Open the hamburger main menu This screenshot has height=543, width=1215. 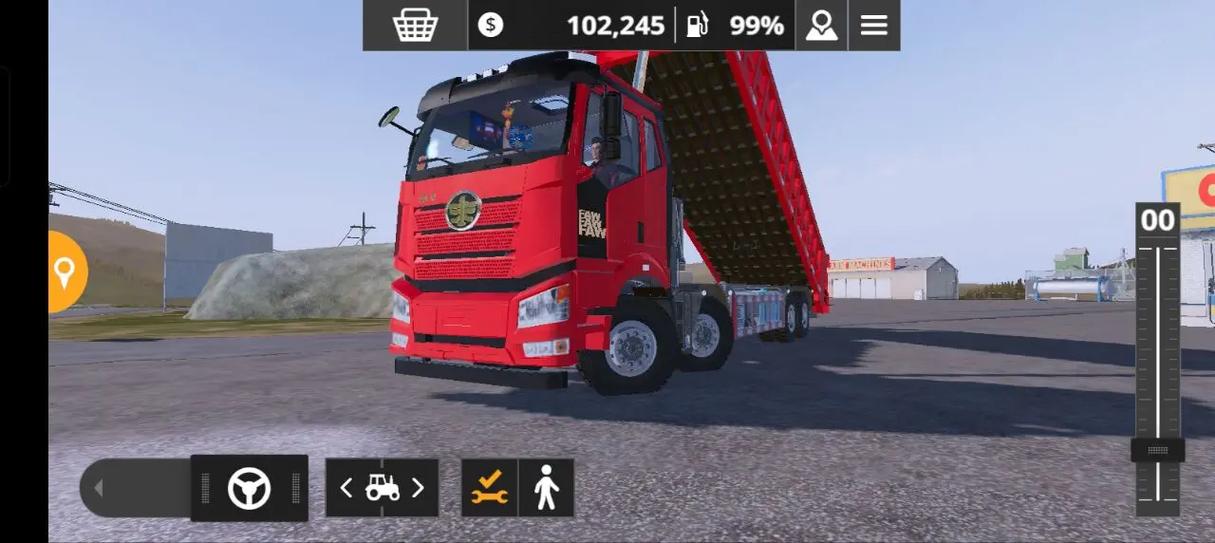[874, 25]
